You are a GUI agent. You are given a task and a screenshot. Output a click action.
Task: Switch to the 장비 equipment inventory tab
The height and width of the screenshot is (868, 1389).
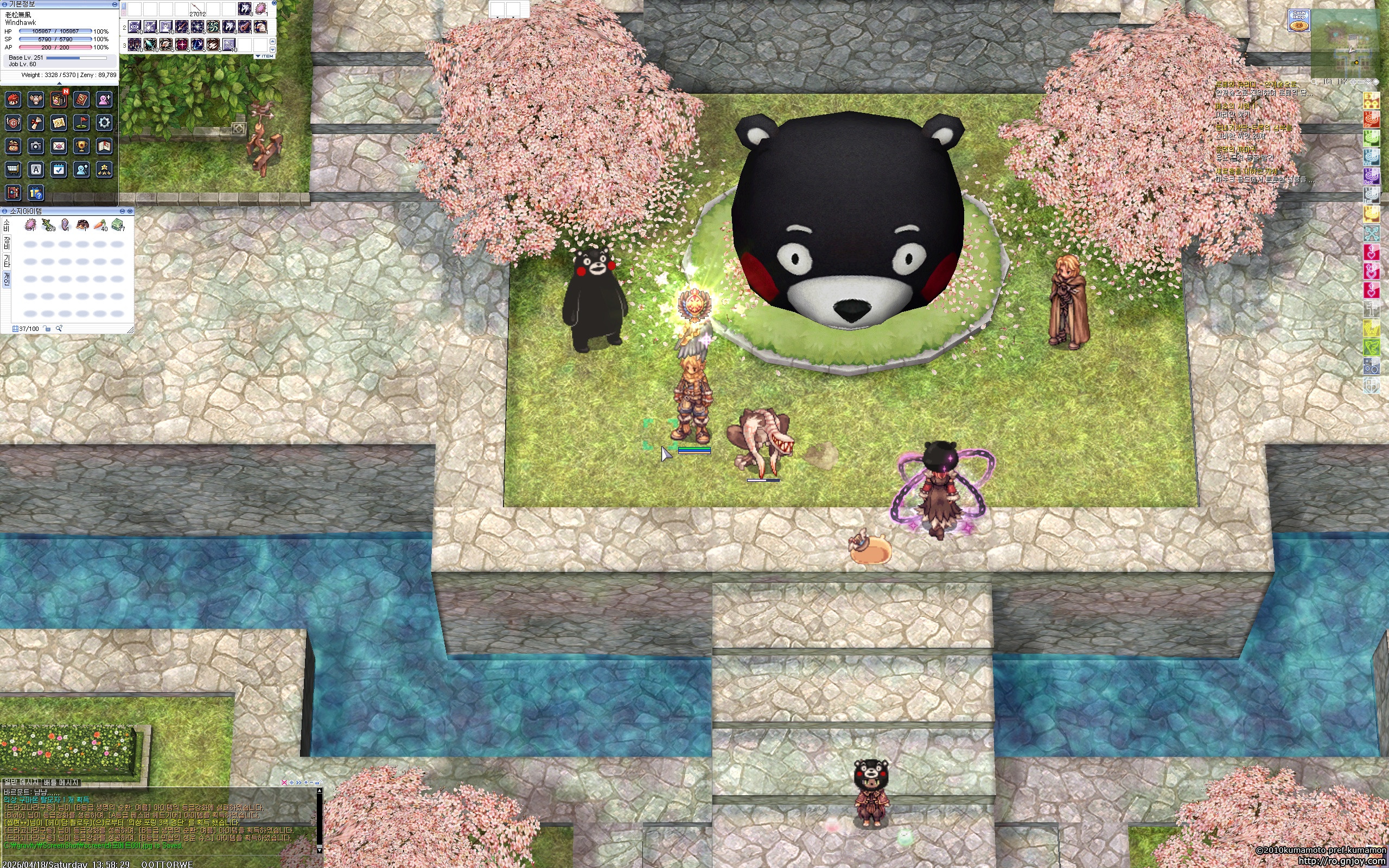7,242
